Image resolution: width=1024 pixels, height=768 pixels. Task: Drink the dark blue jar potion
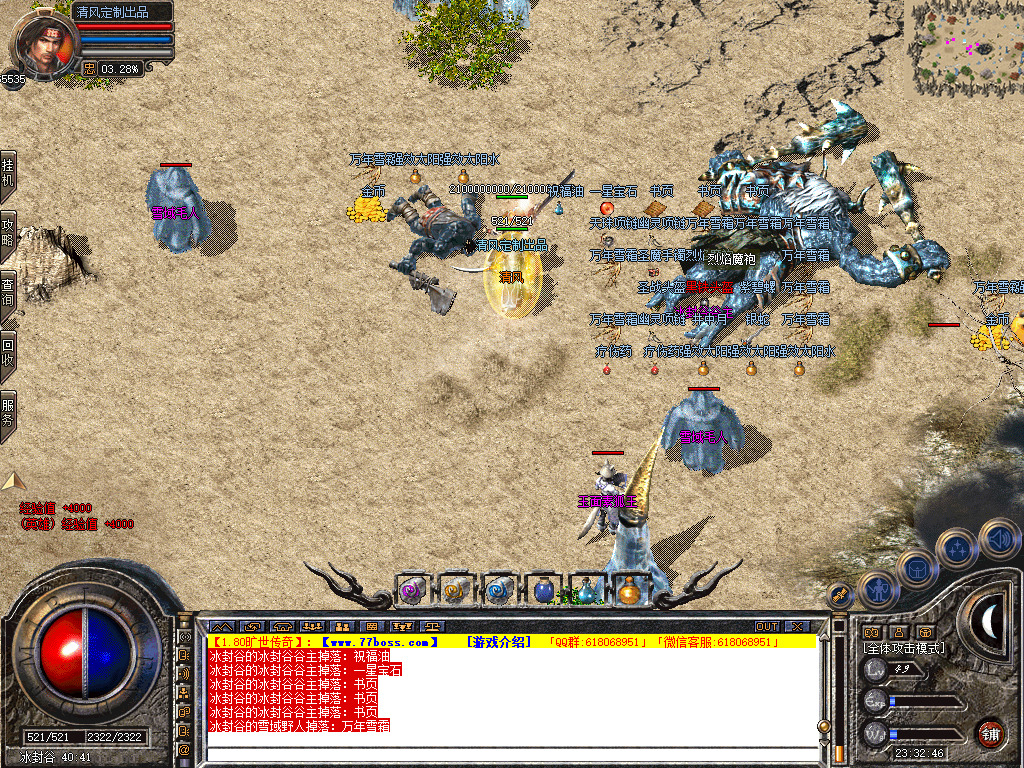pos(544,590)
